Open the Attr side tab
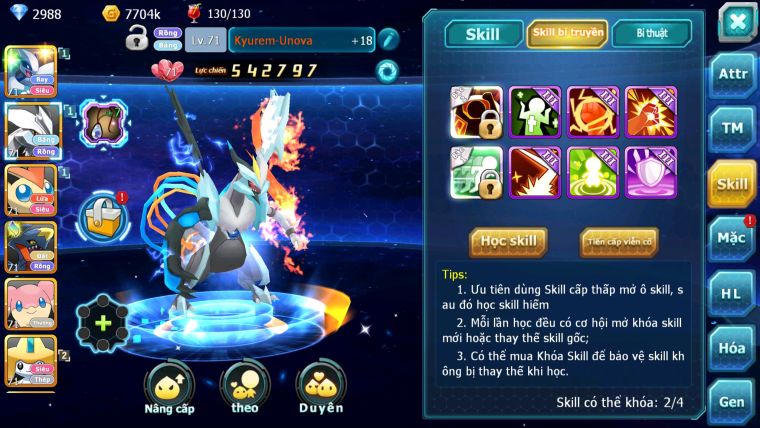The image size is (760, 428). click(732, 75)
